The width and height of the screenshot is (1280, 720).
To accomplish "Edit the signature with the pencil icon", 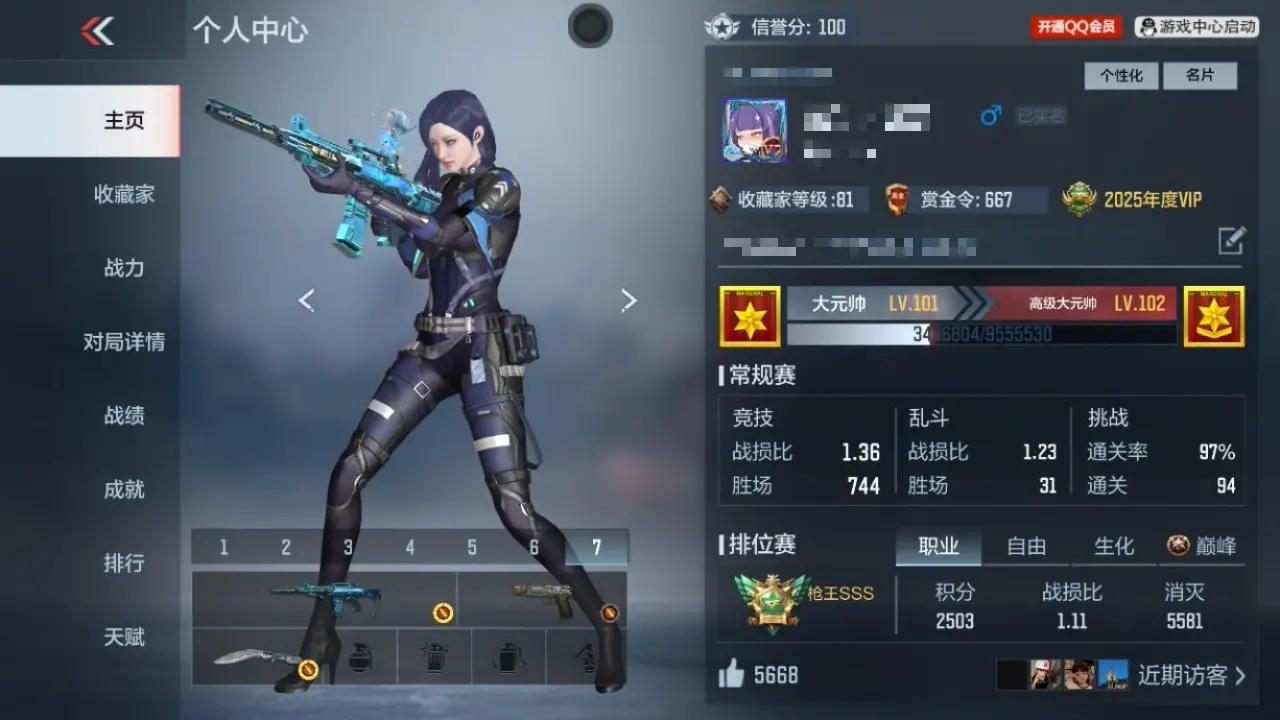I will (x=1232, y=240).
